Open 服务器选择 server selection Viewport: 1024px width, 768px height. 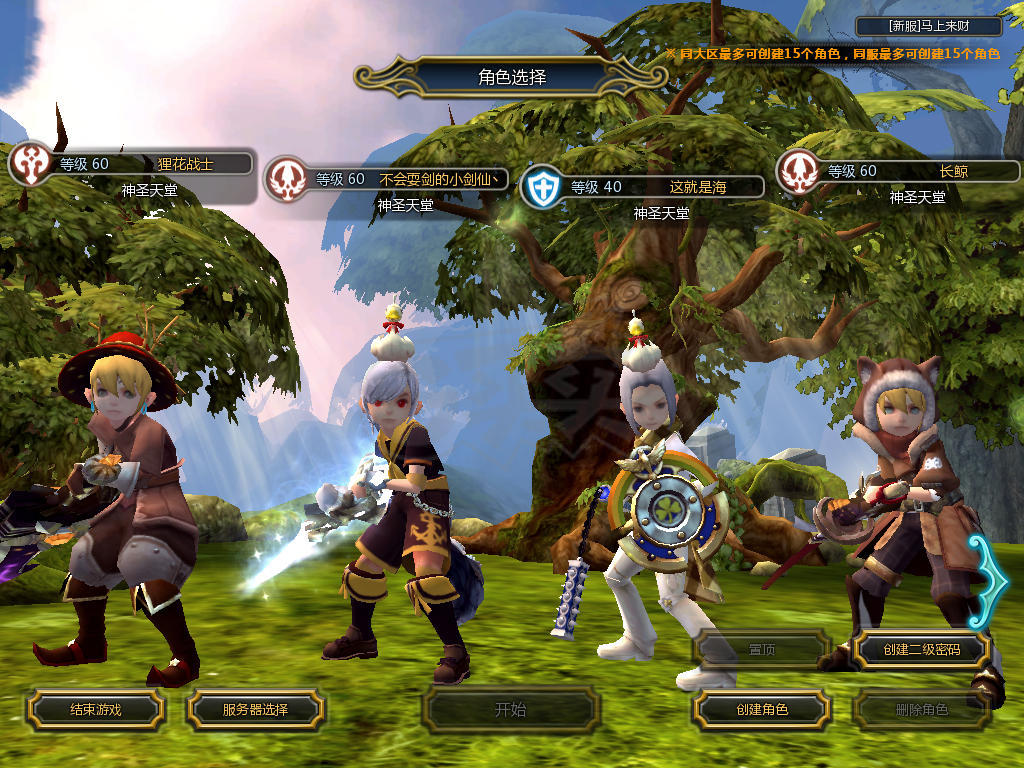click(x=255, y=709)
